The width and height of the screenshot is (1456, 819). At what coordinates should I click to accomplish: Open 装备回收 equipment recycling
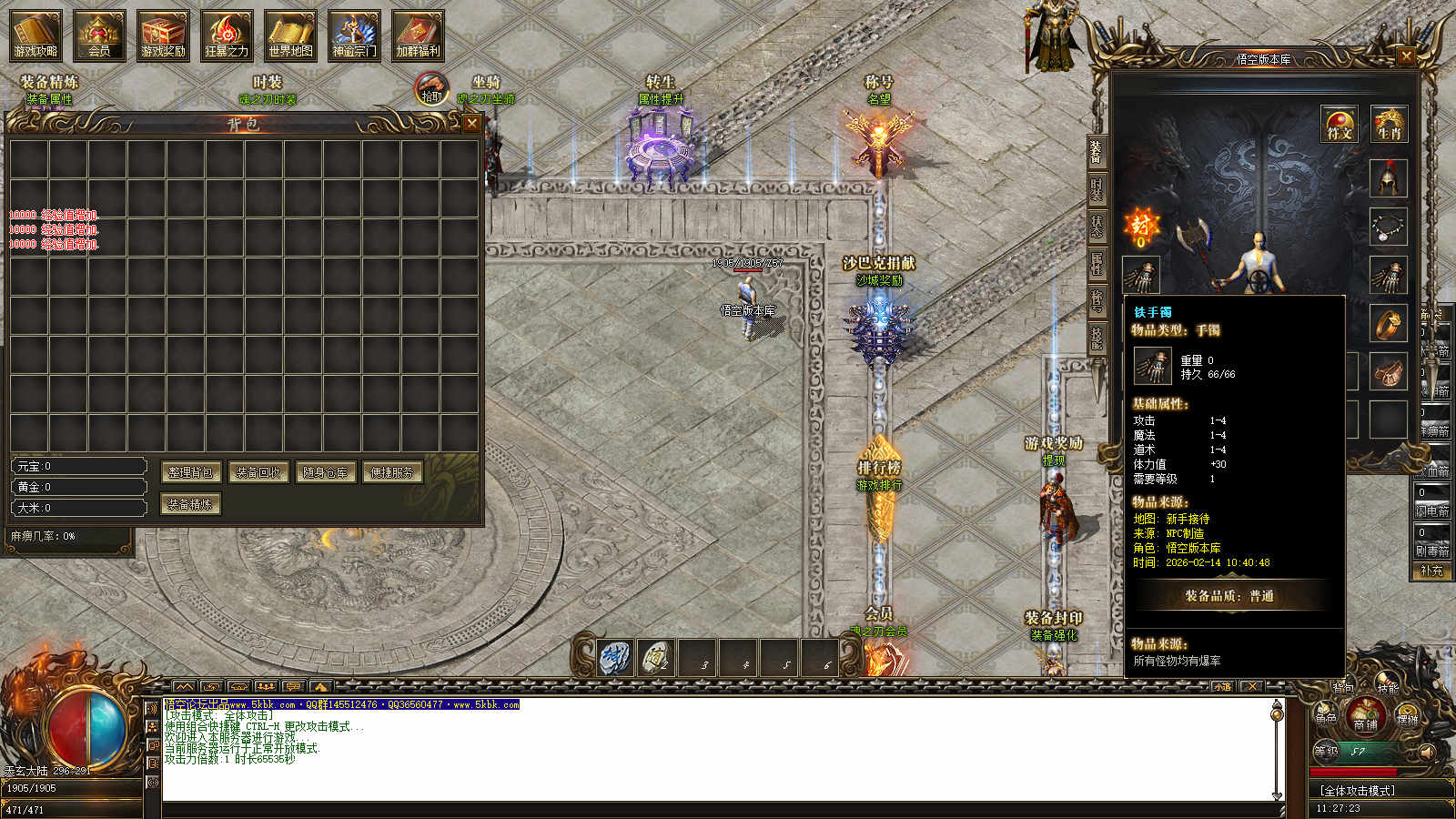point(258,472)
